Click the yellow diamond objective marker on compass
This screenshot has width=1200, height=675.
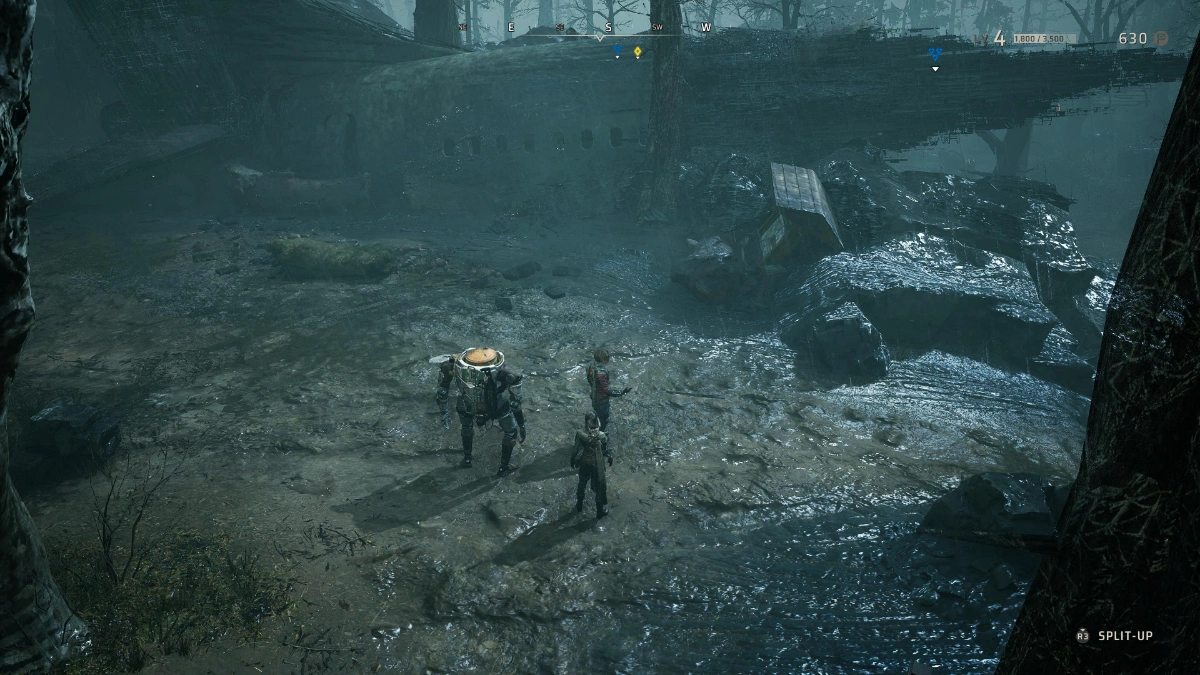pos(637,50)
